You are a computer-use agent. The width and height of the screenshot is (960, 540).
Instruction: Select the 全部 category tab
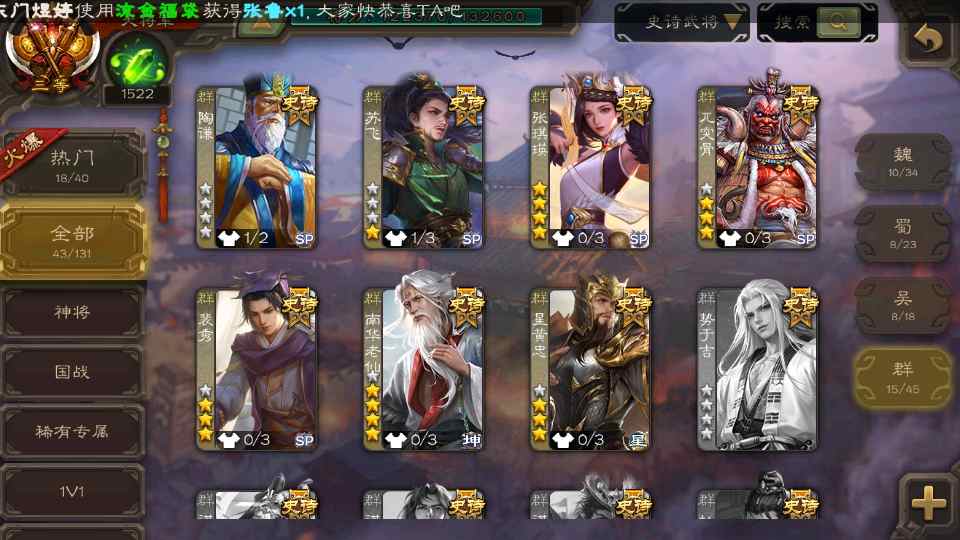72,239
